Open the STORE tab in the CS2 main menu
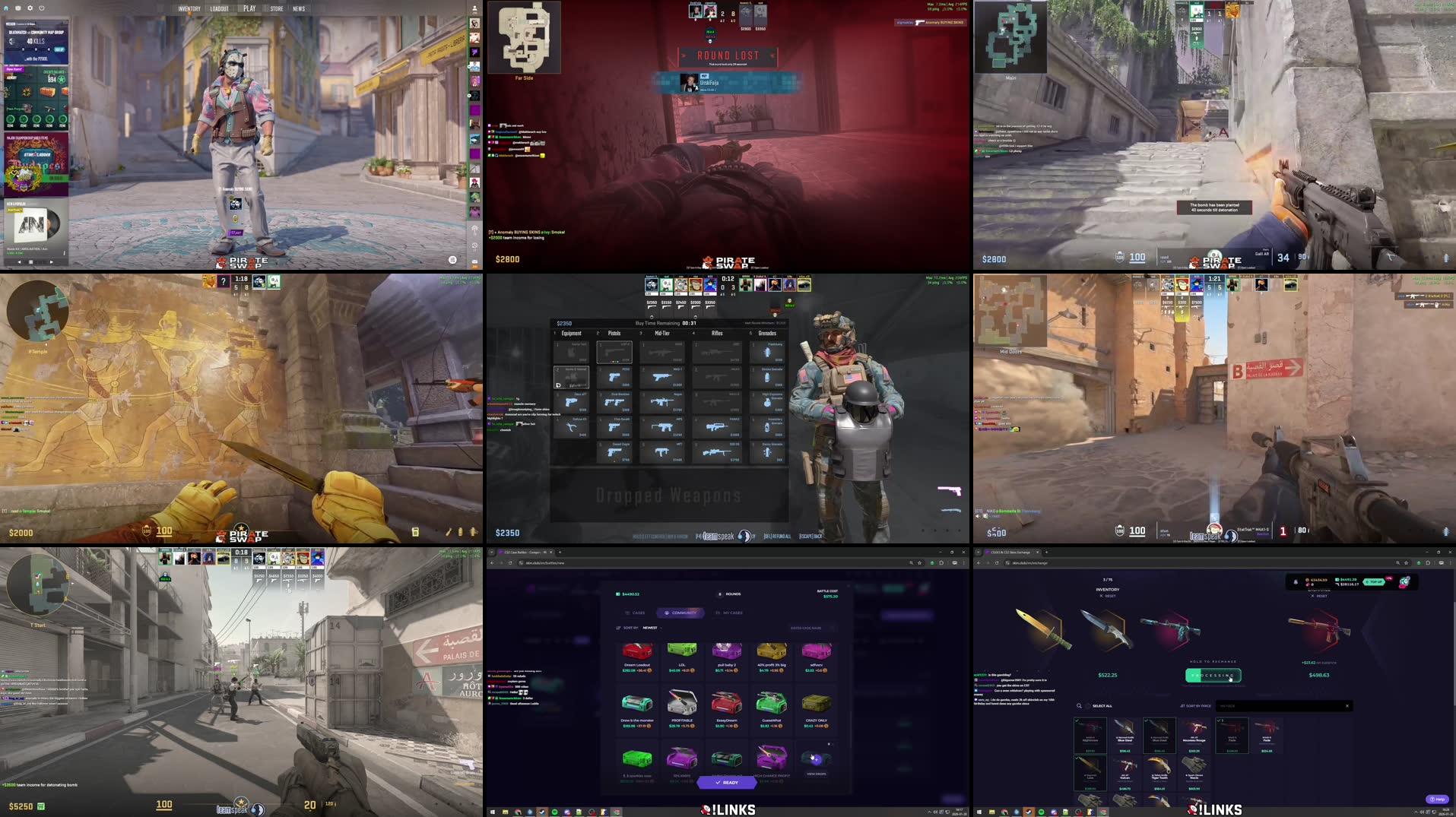The width and height of the screenshot is (1456, 817). point(276,8)
